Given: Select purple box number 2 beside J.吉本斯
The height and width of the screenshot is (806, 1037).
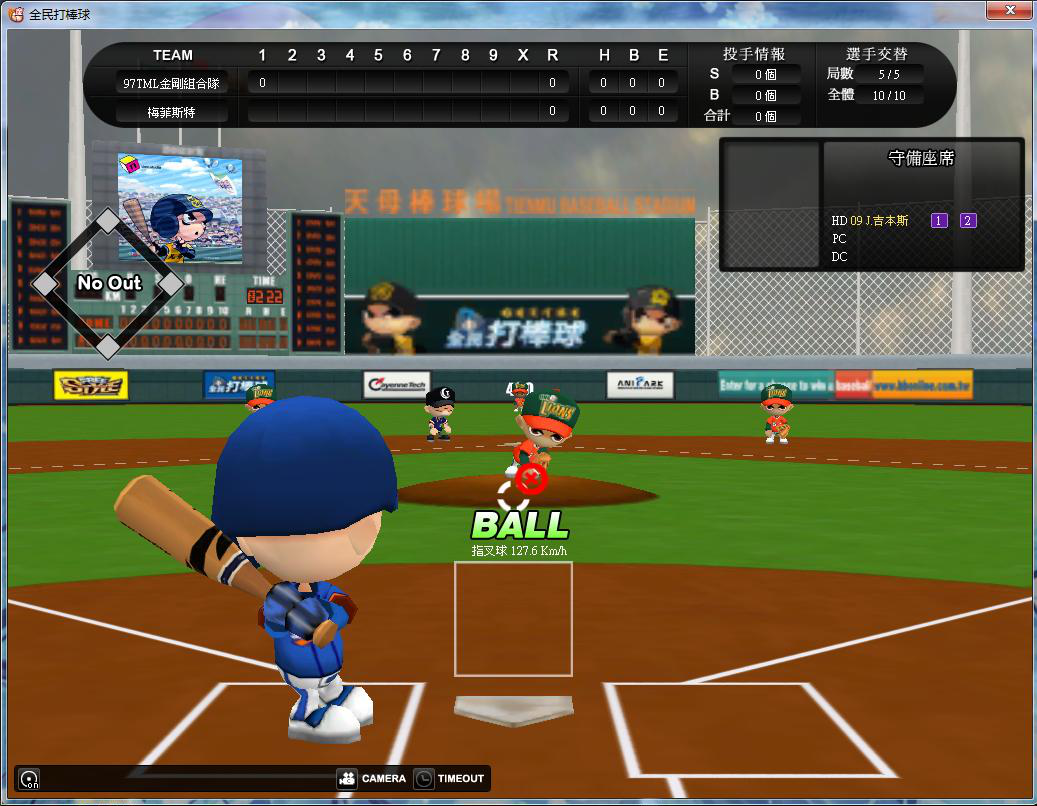Looking at the screenshot, I should pos(968,221).
